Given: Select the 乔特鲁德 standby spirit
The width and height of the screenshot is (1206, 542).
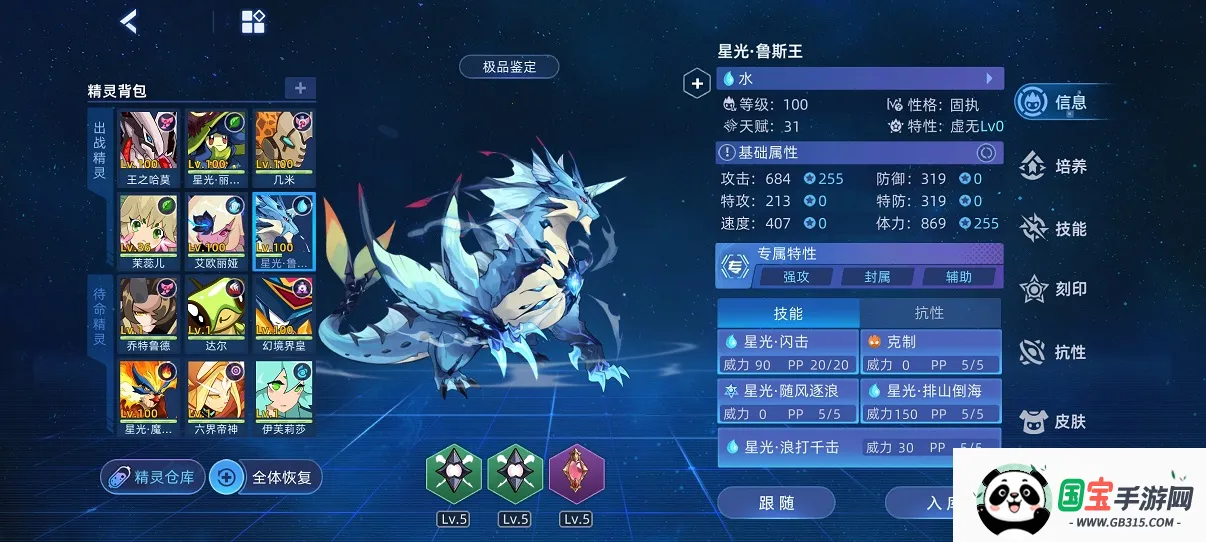Looking at the screenshot, I should pyautogui.click(x=149, y=312).
